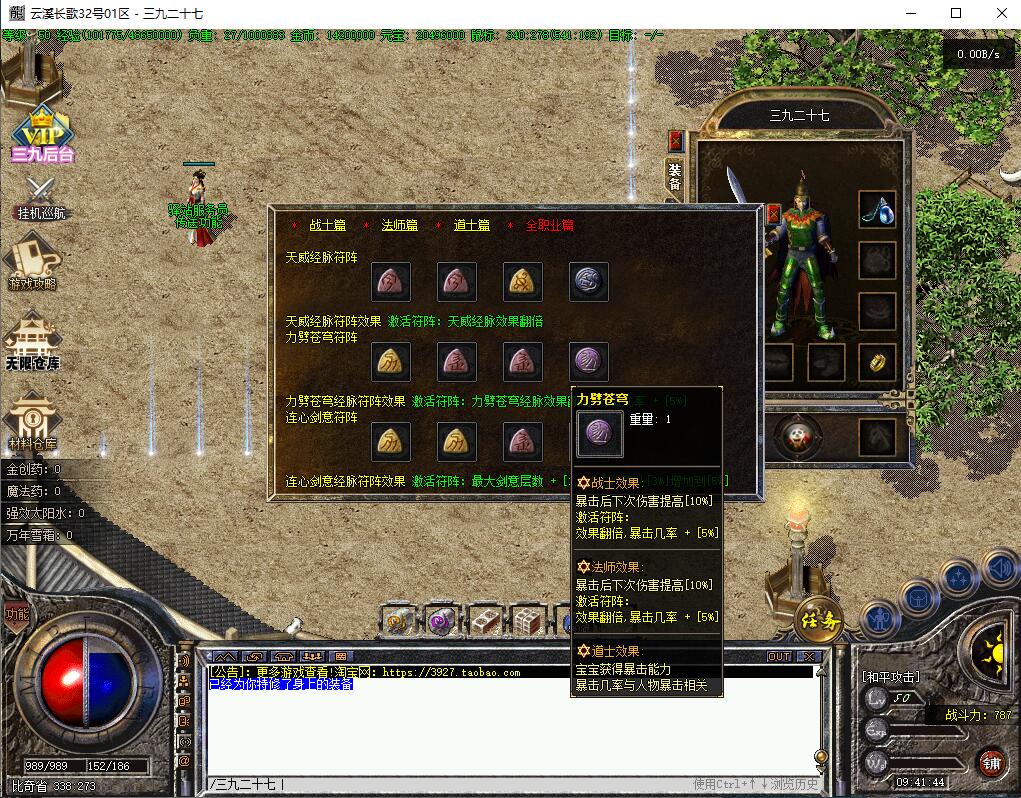Maximize the game window

956,13
